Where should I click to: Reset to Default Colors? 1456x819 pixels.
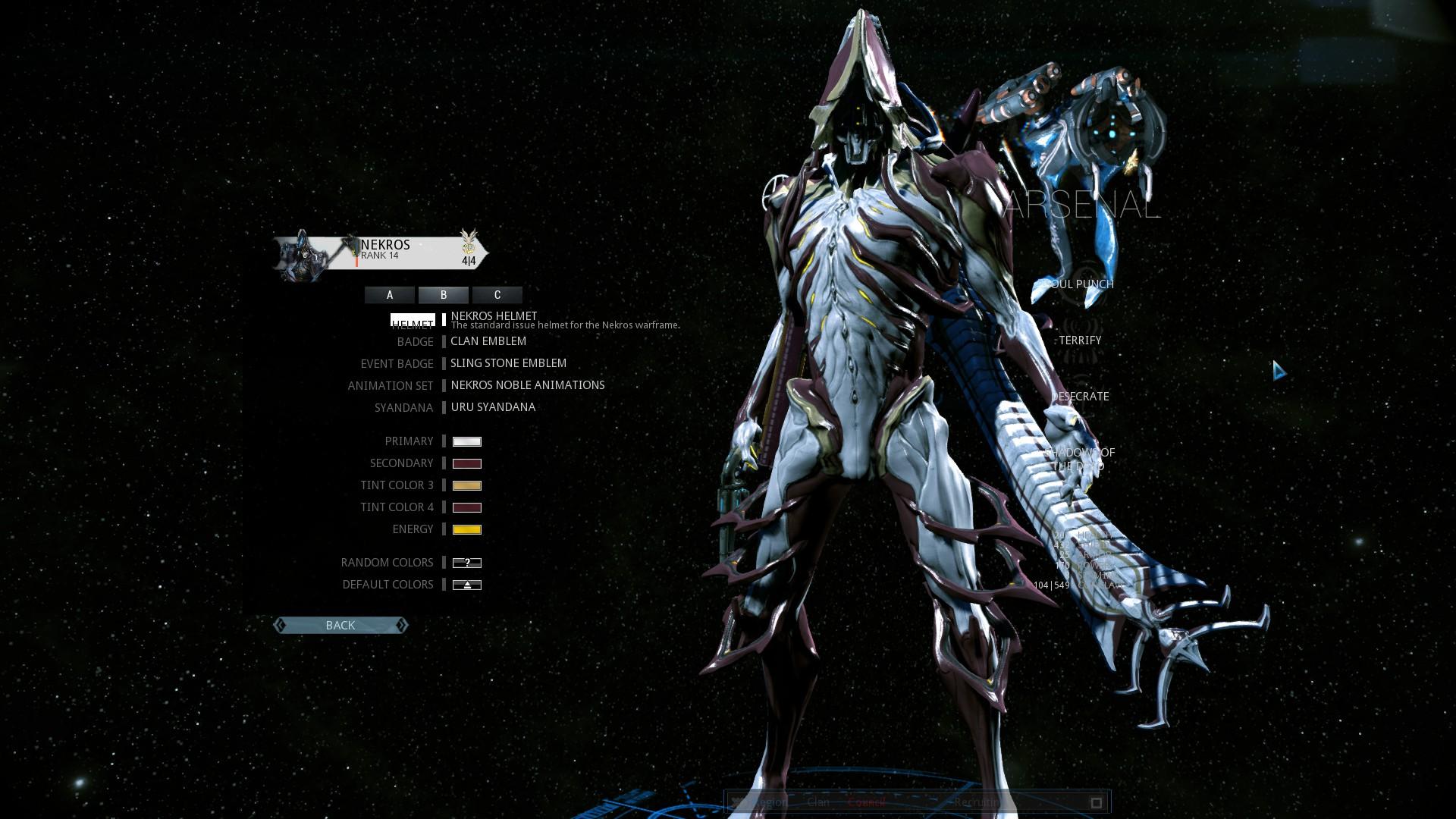(x=467, y=585)
